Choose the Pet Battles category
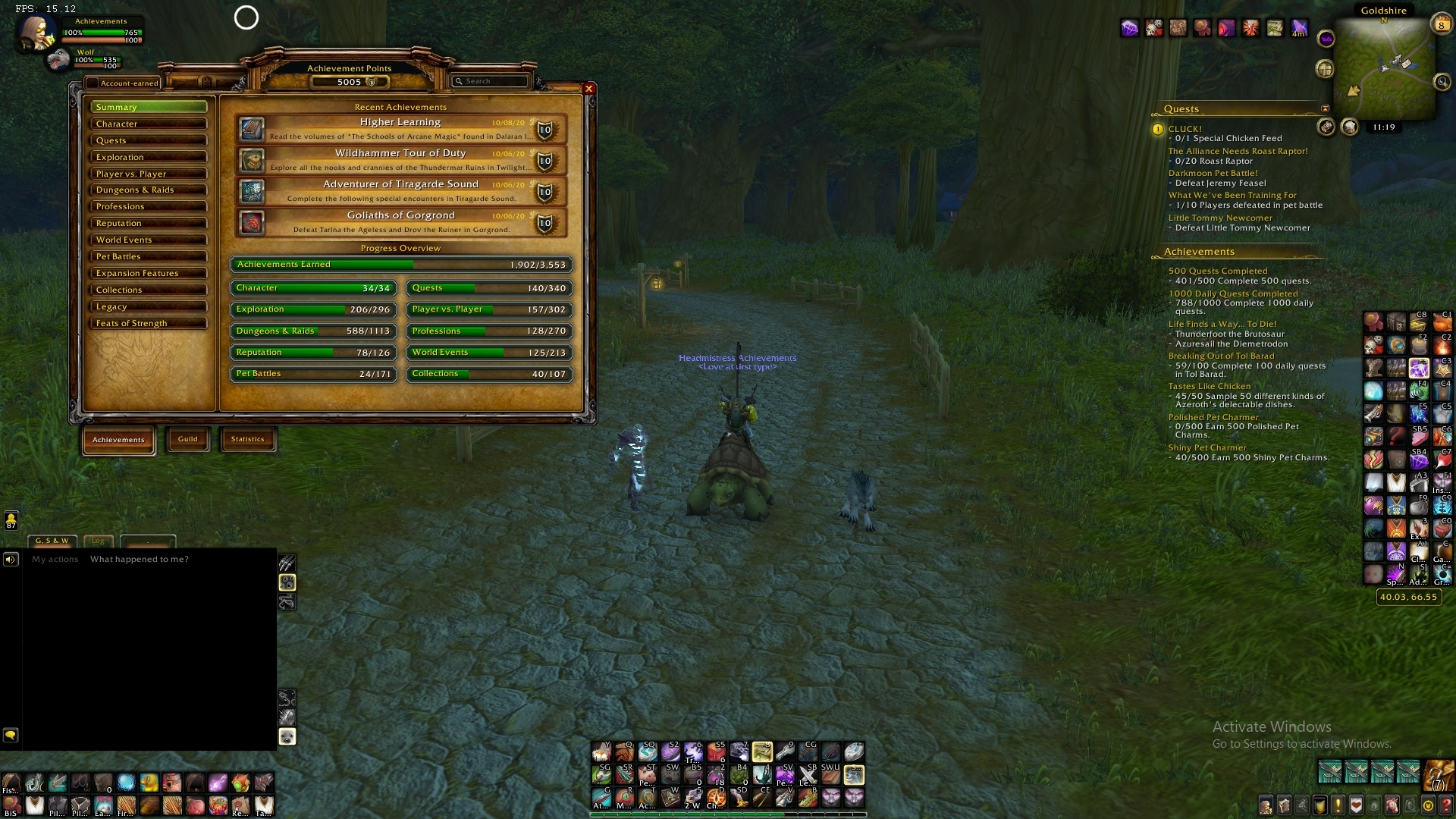The width and height of the screenshot is (1456, 819). click(x=148, y=256)
